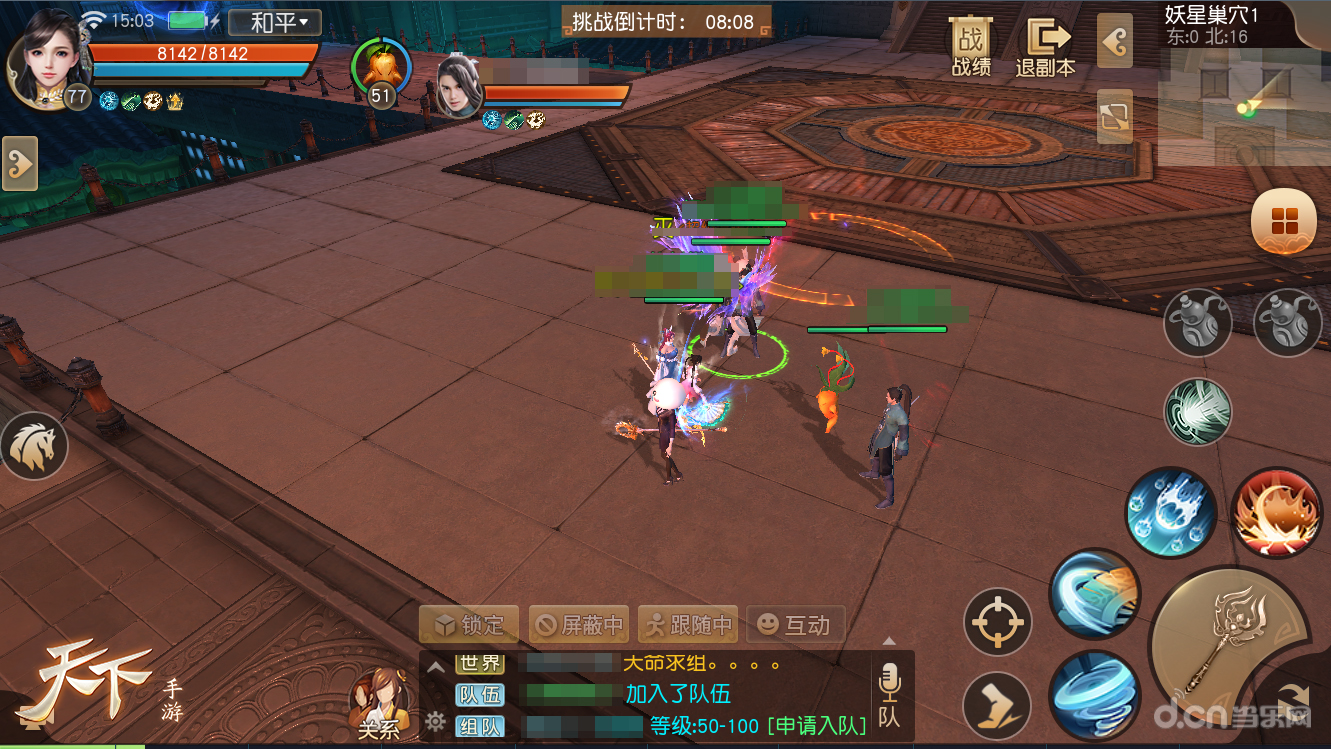Activate the ice shards skill
Image resolution: width=1331 pixels, height=749 pixels.
click(1169, 512)
